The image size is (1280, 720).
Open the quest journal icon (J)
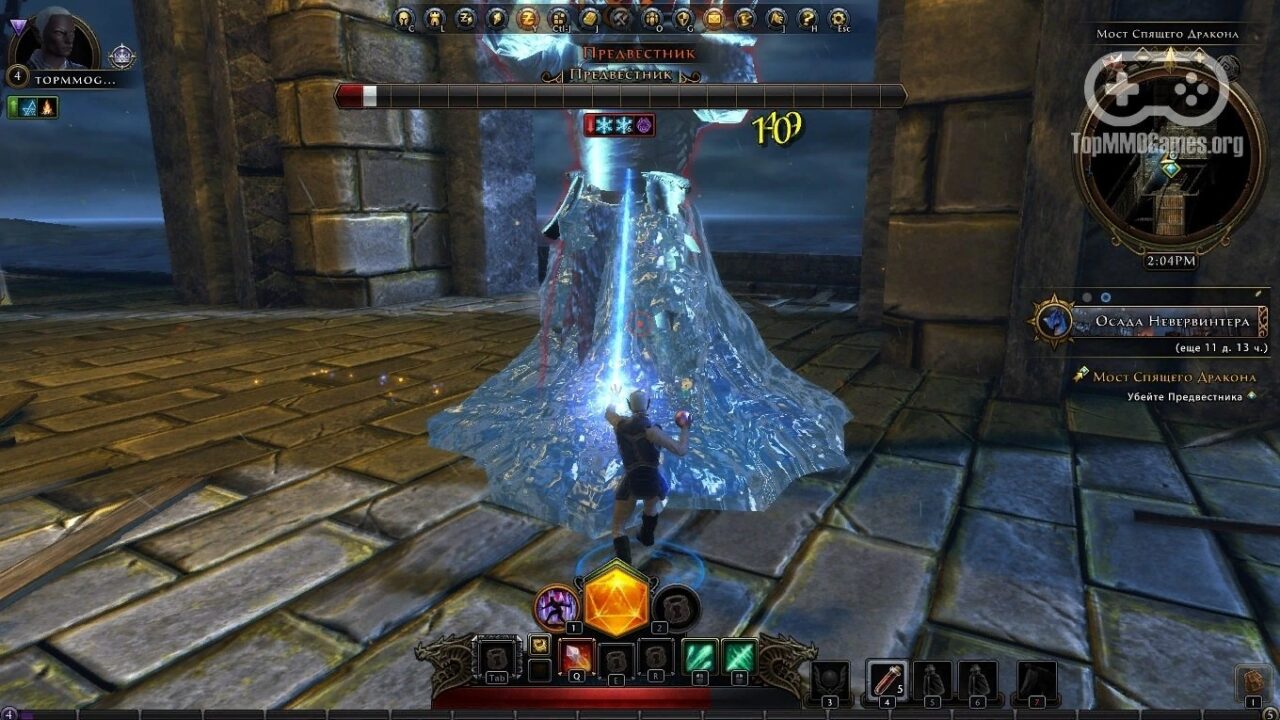pos(589,18)
